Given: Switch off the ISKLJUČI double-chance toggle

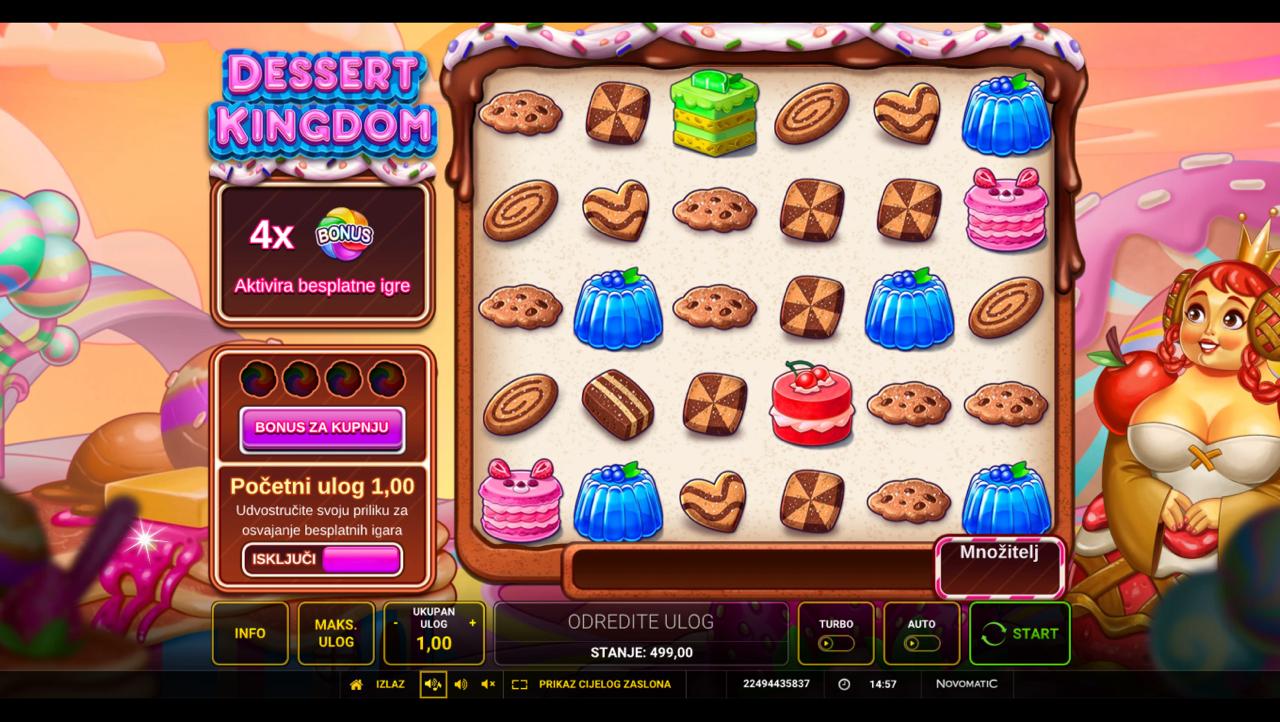Looking at the screenshot, I should (x=322, y=560).
